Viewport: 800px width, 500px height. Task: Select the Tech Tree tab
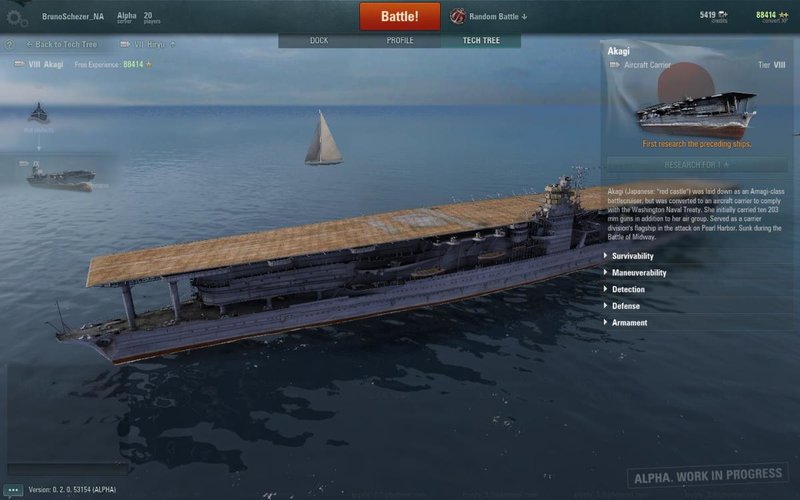pyautogui.click(x=481, y=41)
